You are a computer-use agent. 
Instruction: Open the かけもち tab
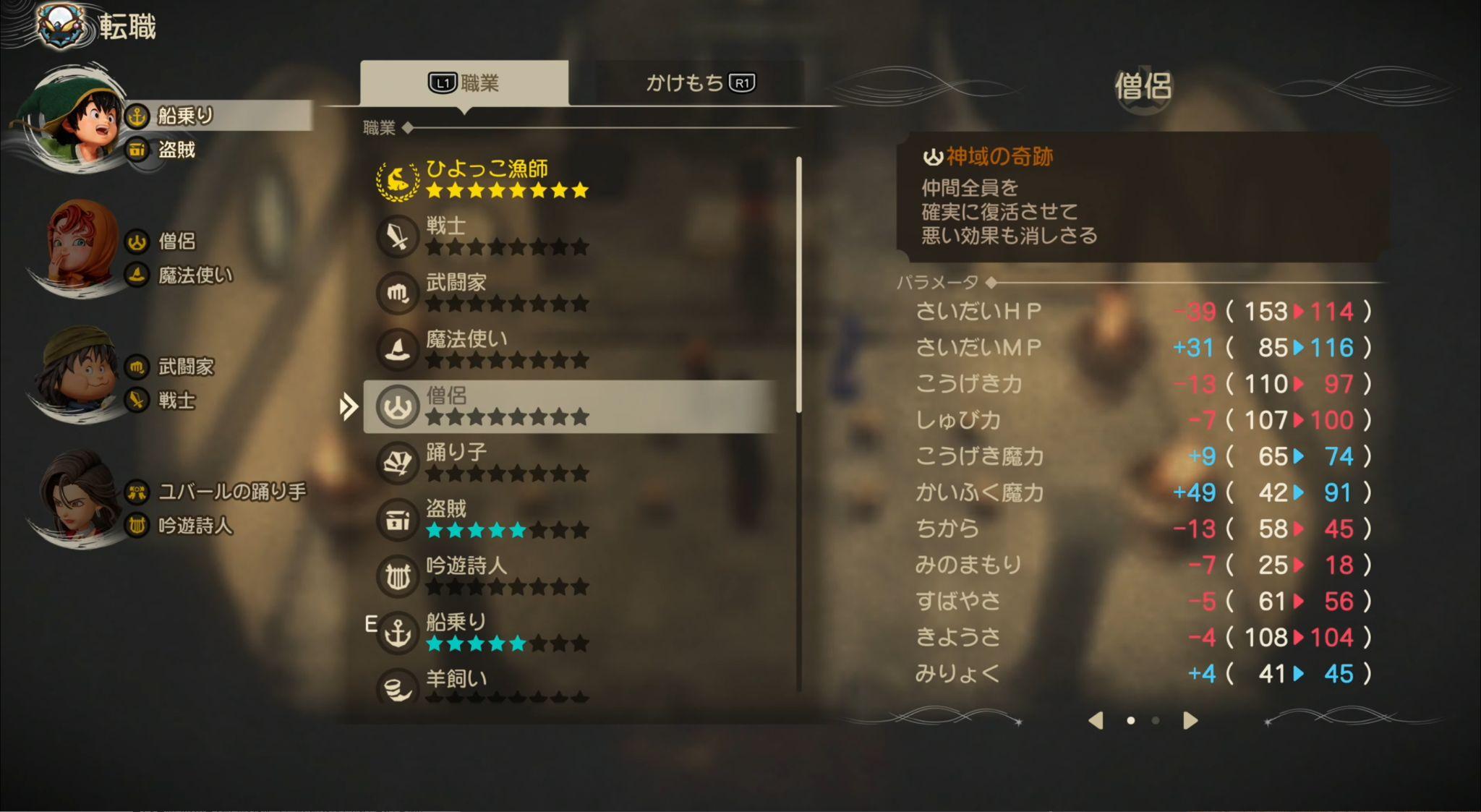click(x=699, y=83)
